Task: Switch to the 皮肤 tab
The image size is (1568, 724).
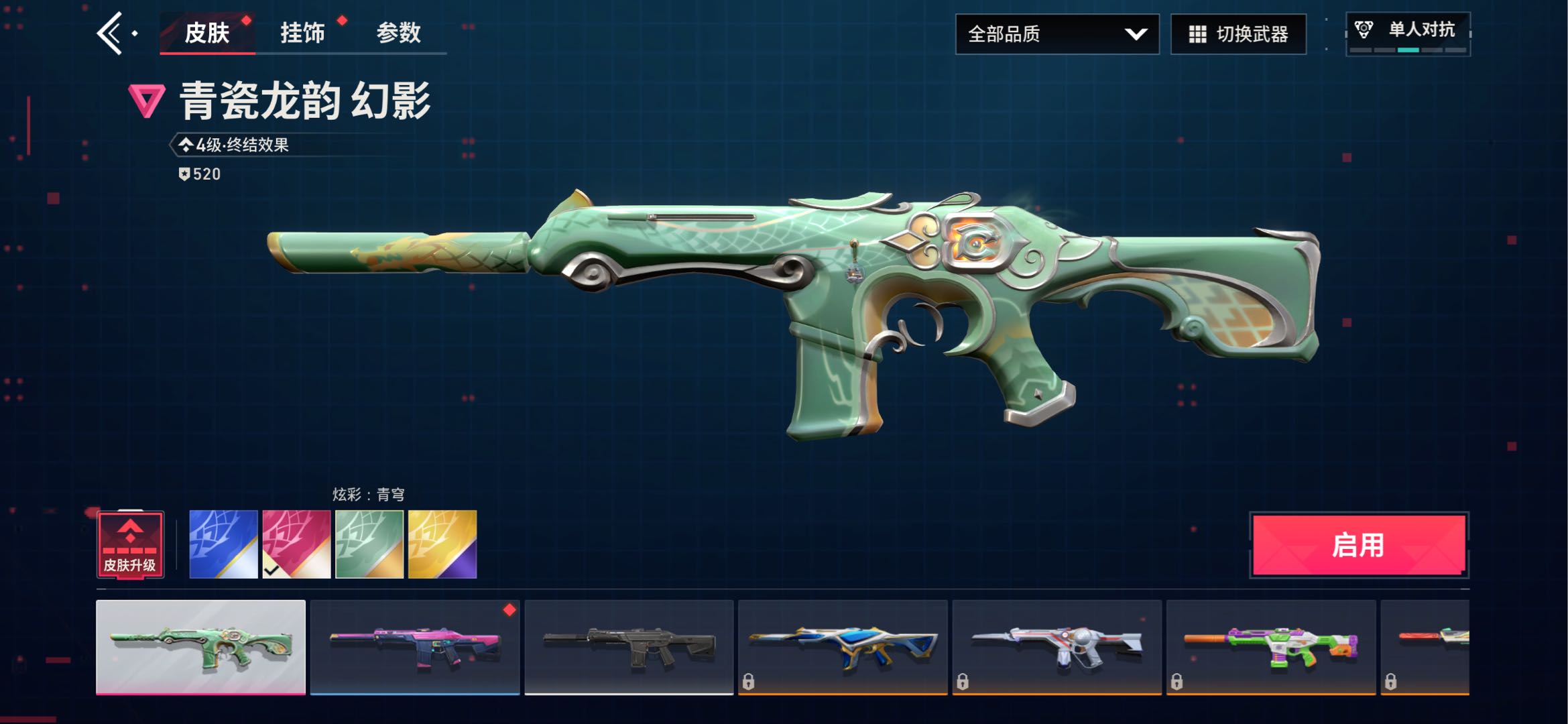Action: pyautogui.click(x=207, y=33)
